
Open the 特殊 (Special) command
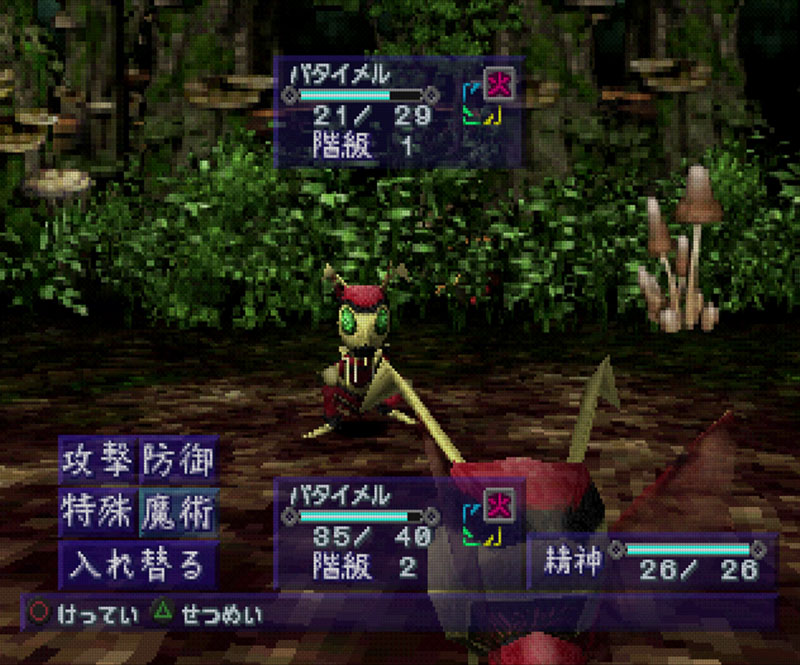(x=97, y=514)
